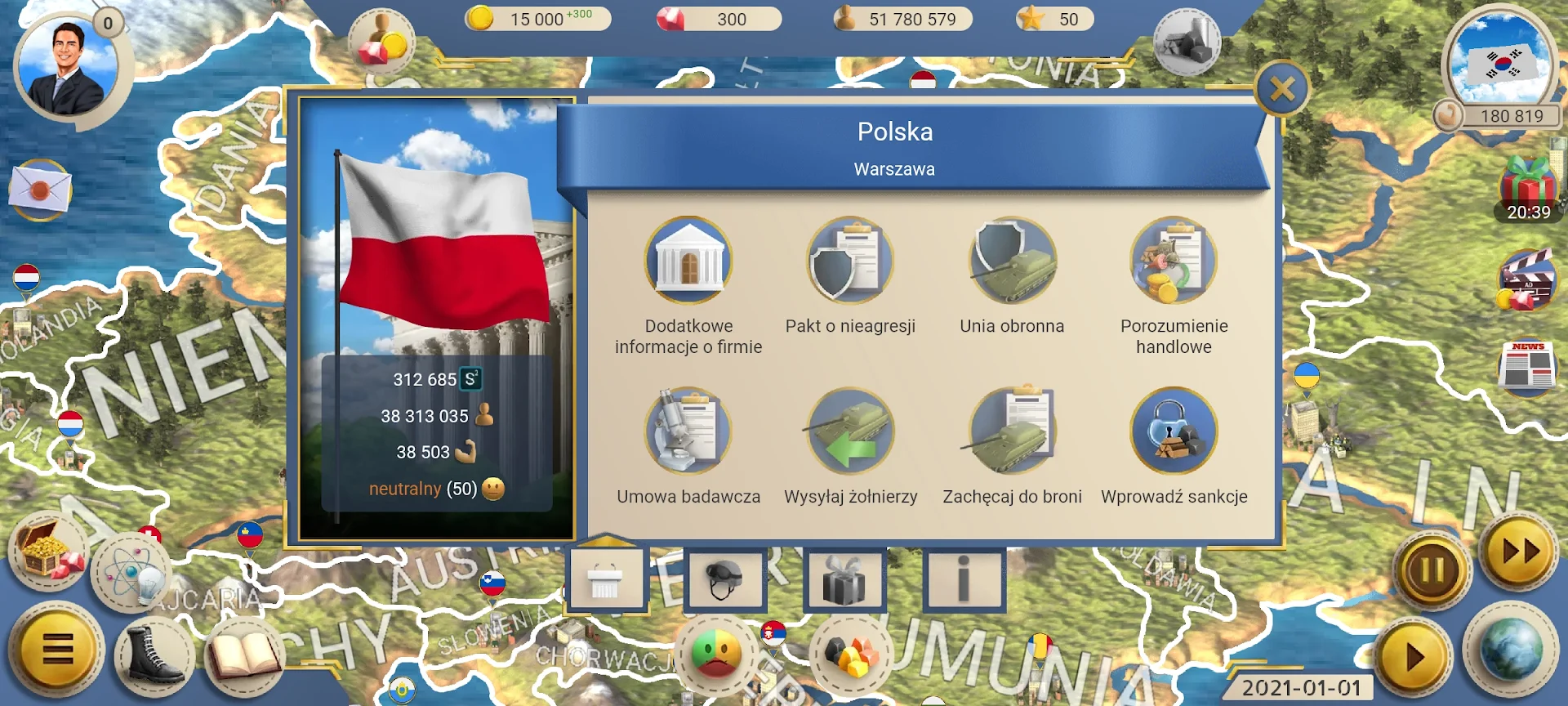
Task: Switch to the military helmet tab
Action: click(x=726, y=579)
